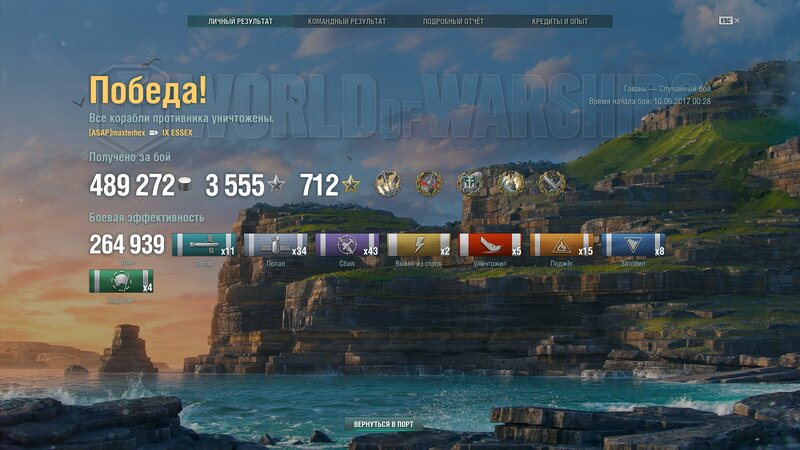Click the purple Сбил ribbon x43
800x450 pixels.
coord(348,245)
